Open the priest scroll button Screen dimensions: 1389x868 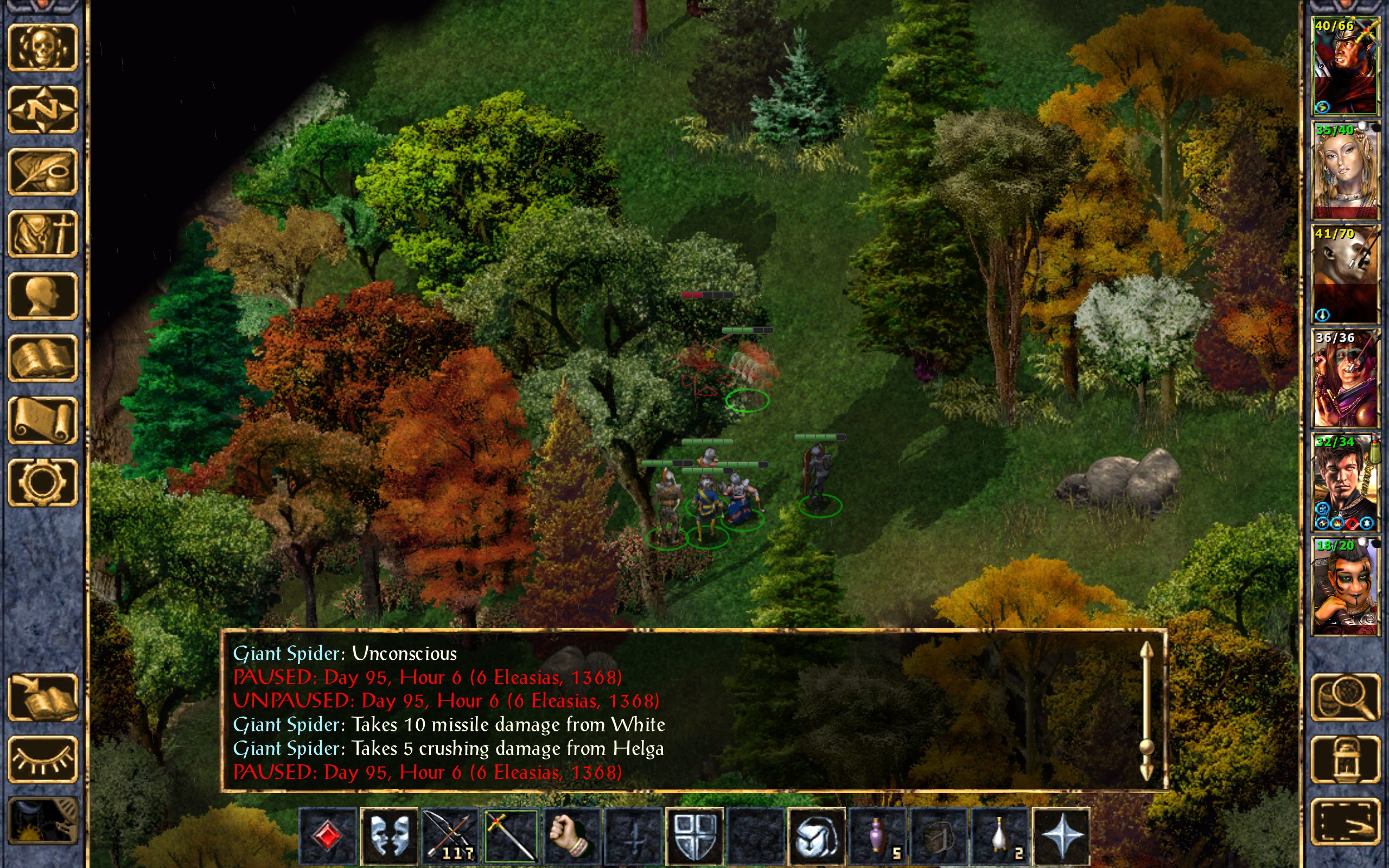(x=42, y=420)
